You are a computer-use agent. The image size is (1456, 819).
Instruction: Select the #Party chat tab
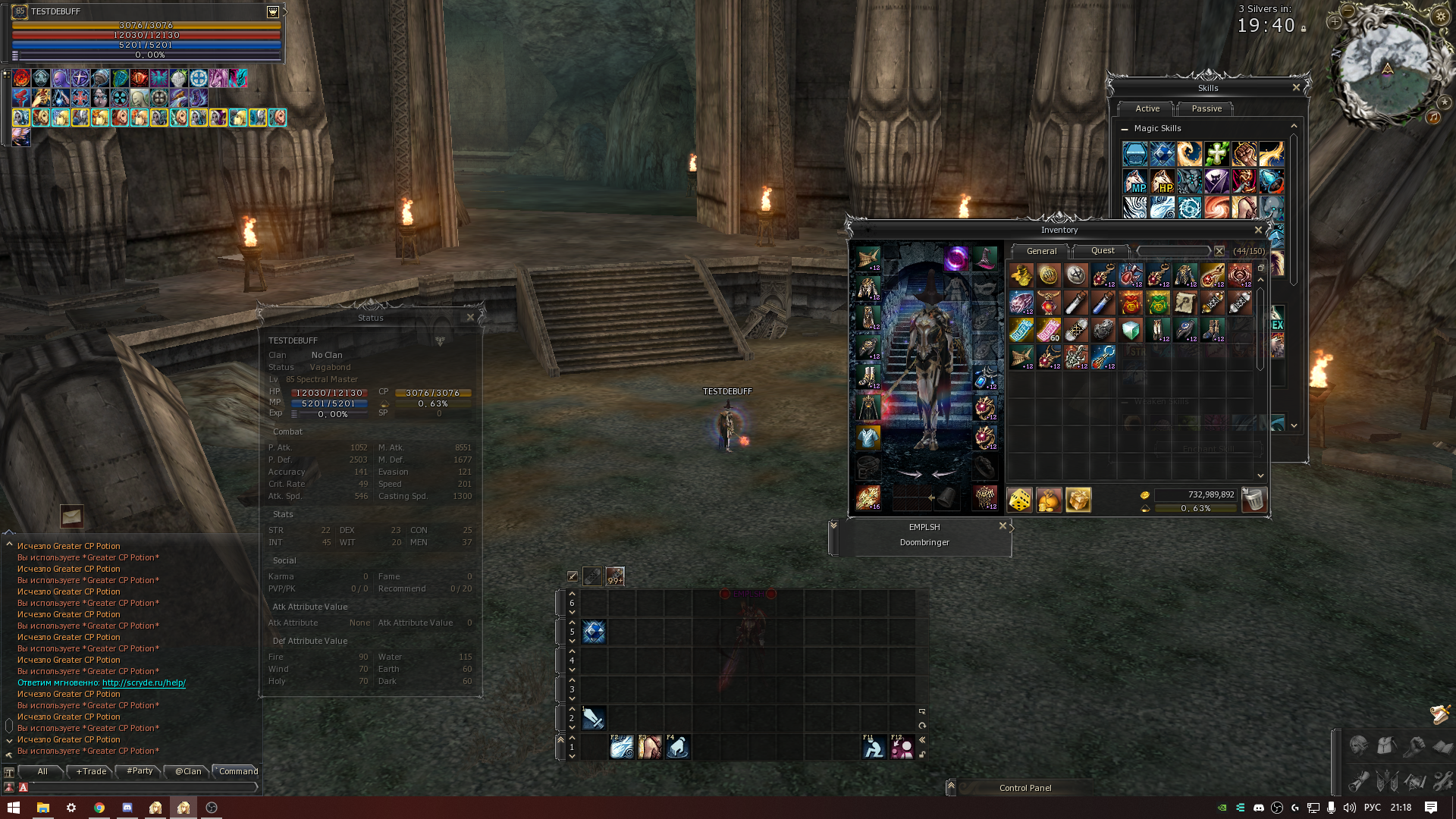[140, 771]
